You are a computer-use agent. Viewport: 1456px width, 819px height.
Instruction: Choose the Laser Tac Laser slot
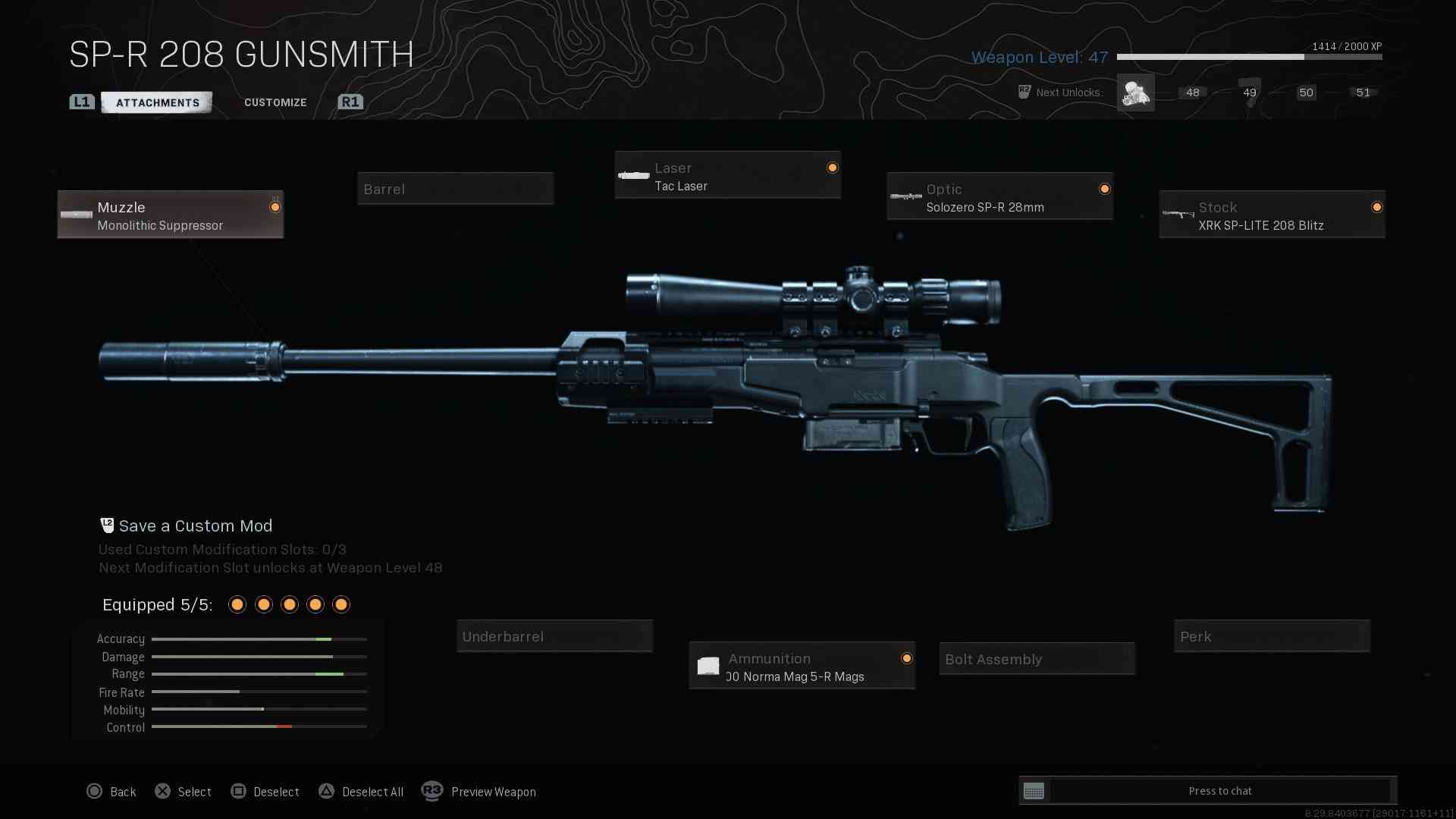[727, 176]
